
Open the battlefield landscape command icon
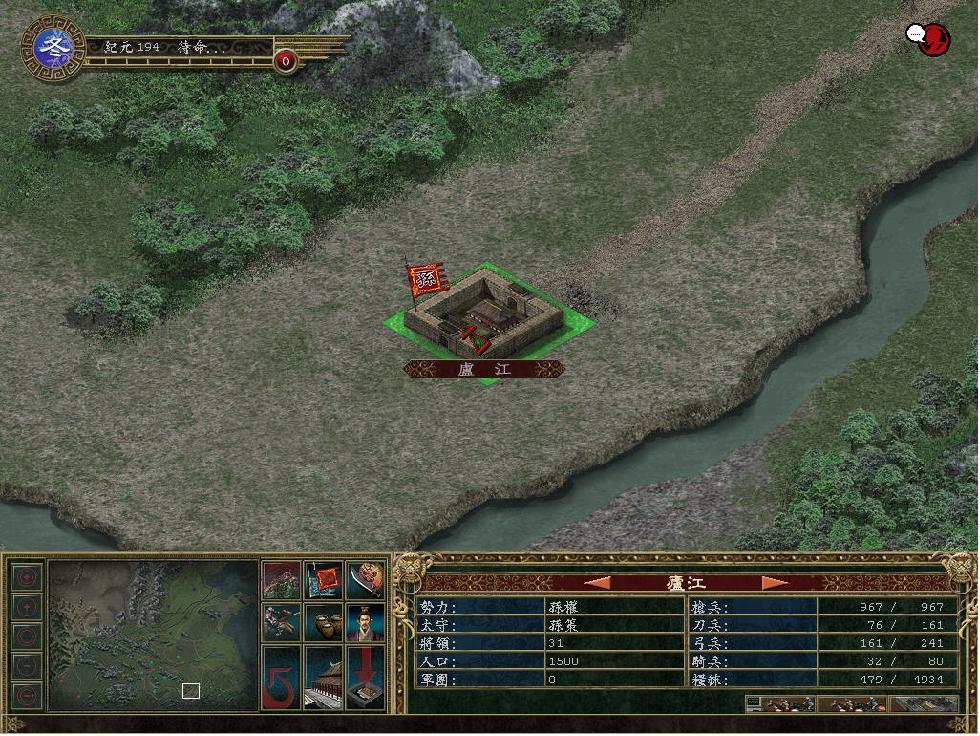[280, 580]
